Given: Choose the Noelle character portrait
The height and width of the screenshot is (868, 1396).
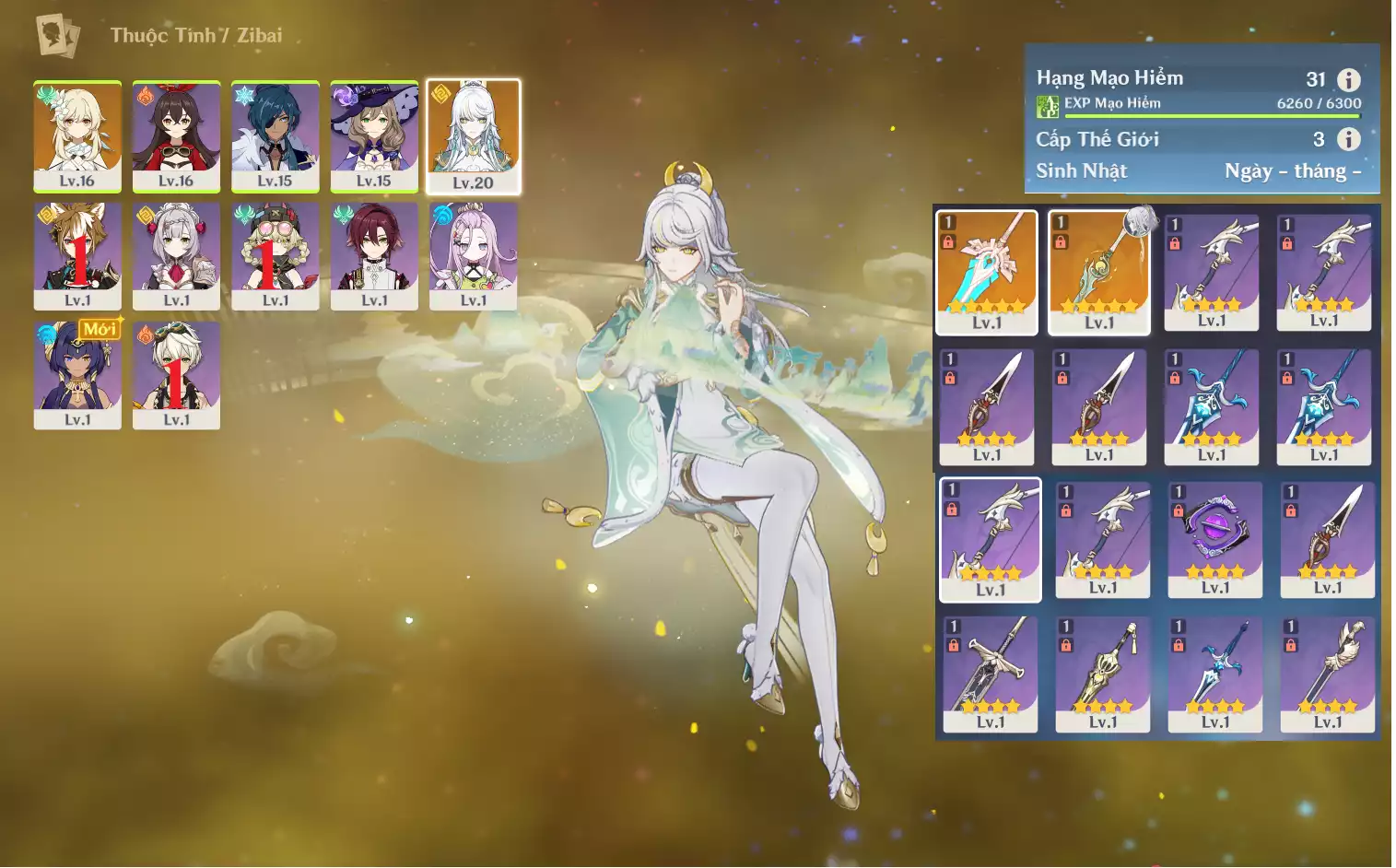Looking at the screenshot, I should click(x=176, y=255).
